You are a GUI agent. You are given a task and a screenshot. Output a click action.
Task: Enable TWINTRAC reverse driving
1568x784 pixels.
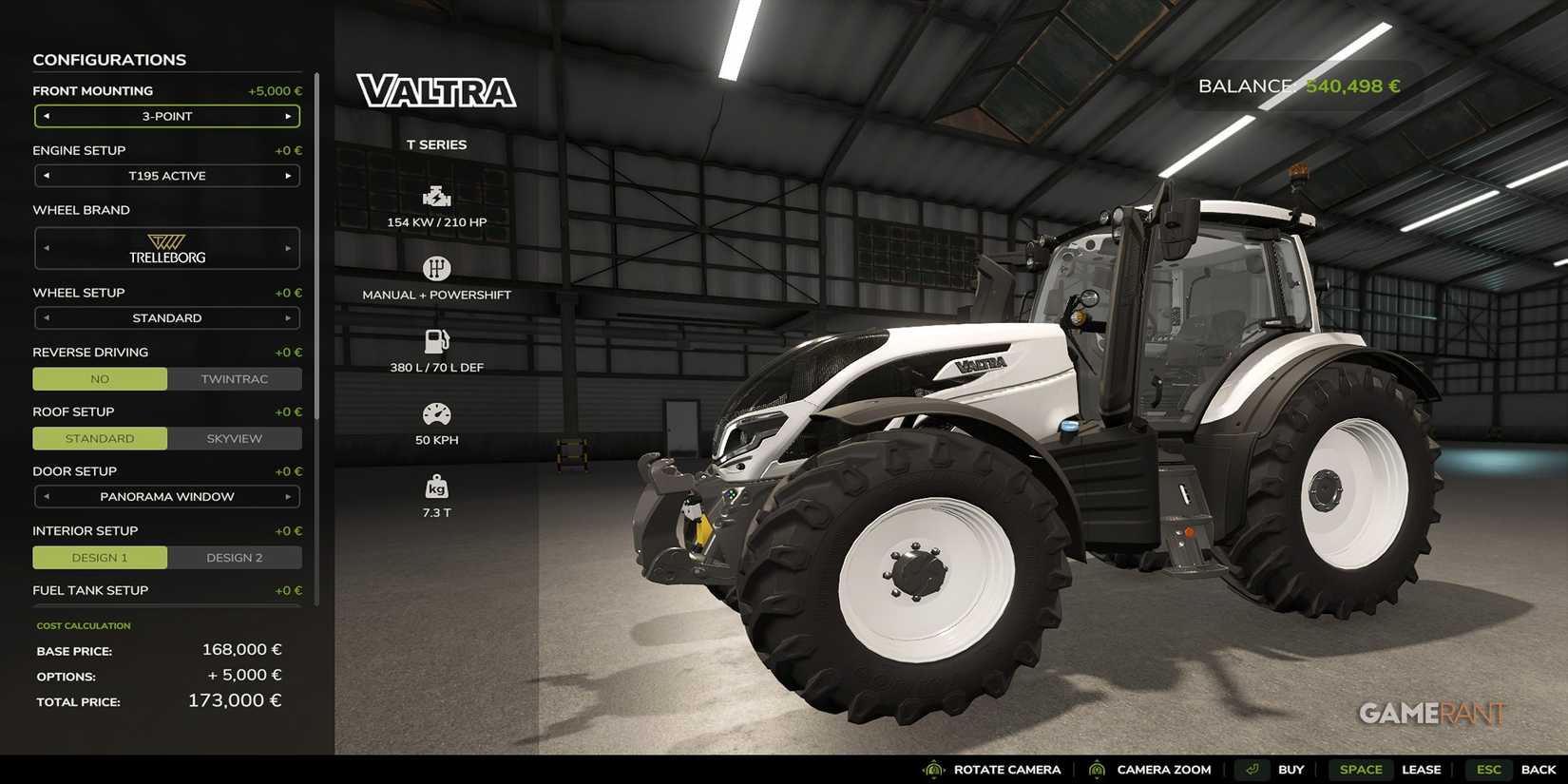click(235, 378)
